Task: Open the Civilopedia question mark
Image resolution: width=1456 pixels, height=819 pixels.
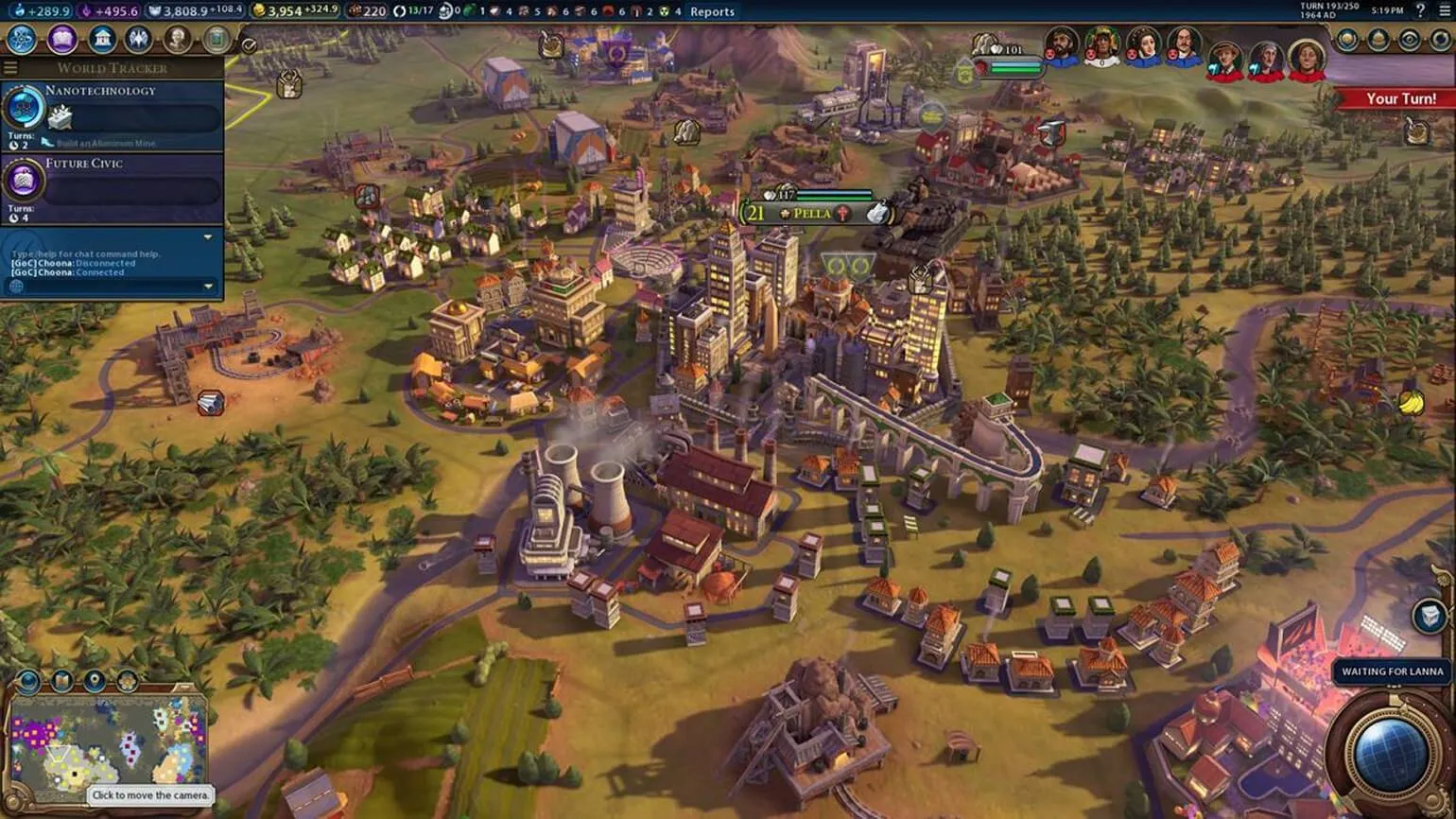Action: click(1419, 10)
